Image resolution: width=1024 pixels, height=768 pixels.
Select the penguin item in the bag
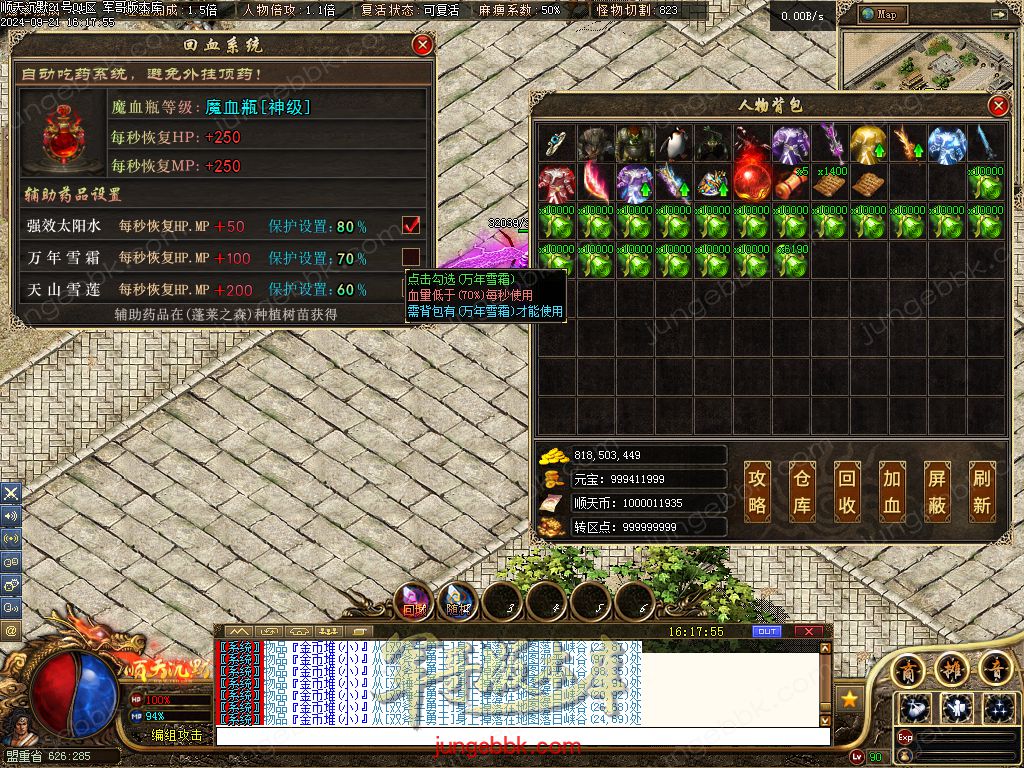tap(673, 144)
